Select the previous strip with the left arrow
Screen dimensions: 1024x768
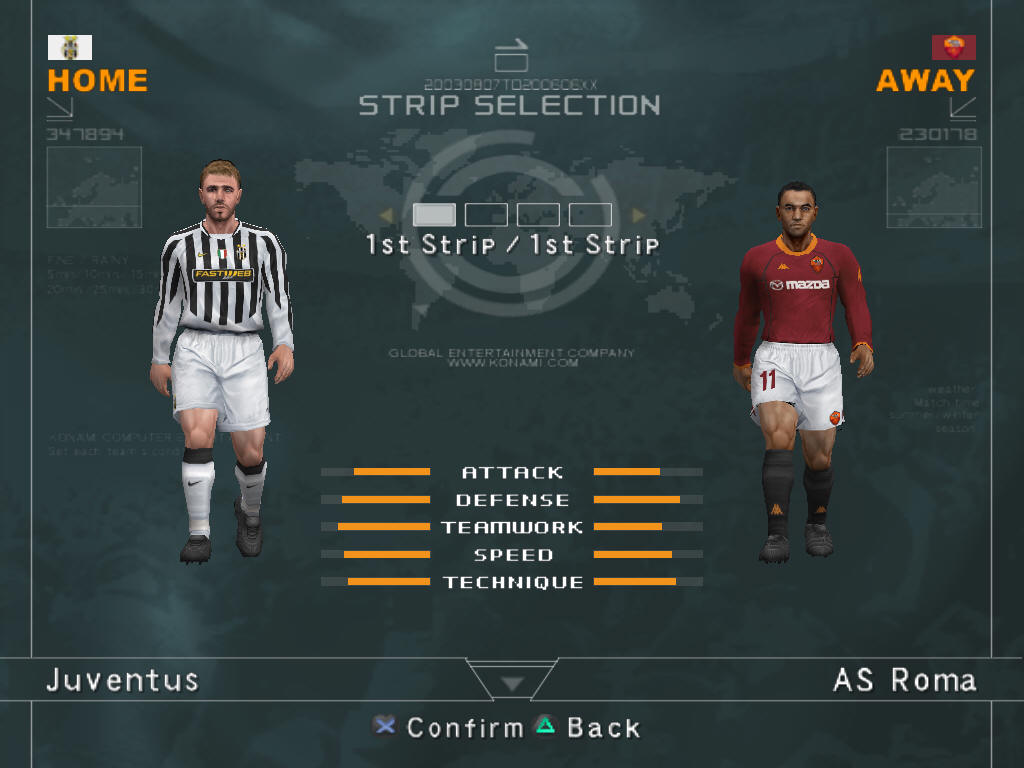[x=386, y=215]
